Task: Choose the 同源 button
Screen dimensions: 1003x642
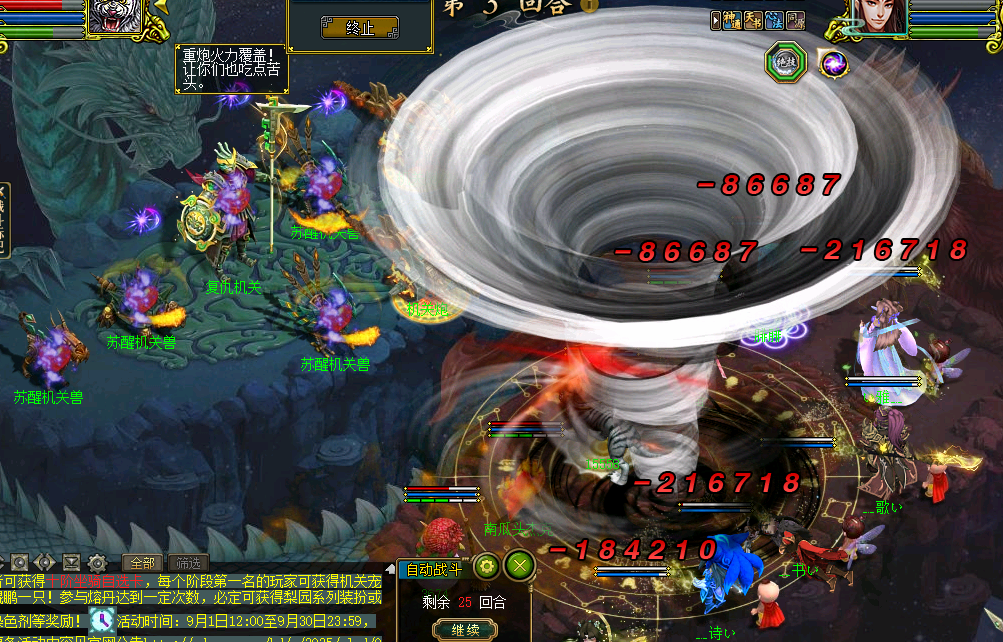Action: 795,20
